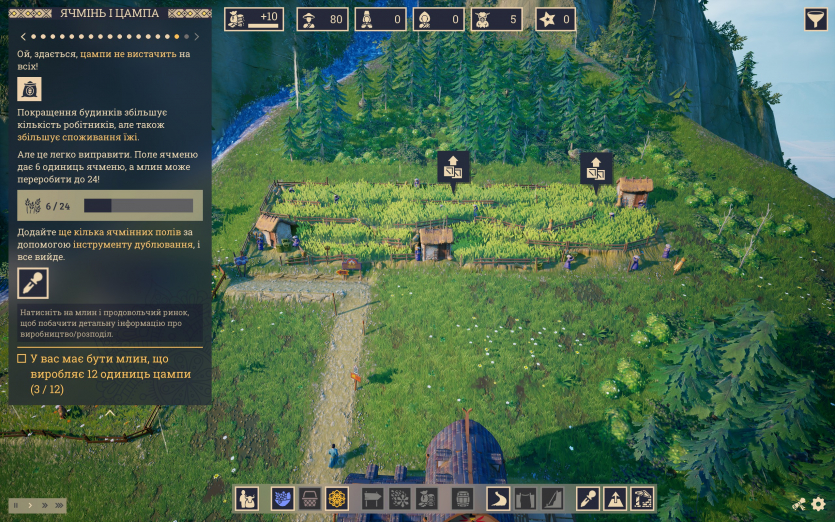Image resolution: width=835 pixels, height=522 pixels.
Task: Open the income money indicator
Action: pos(253,19)
